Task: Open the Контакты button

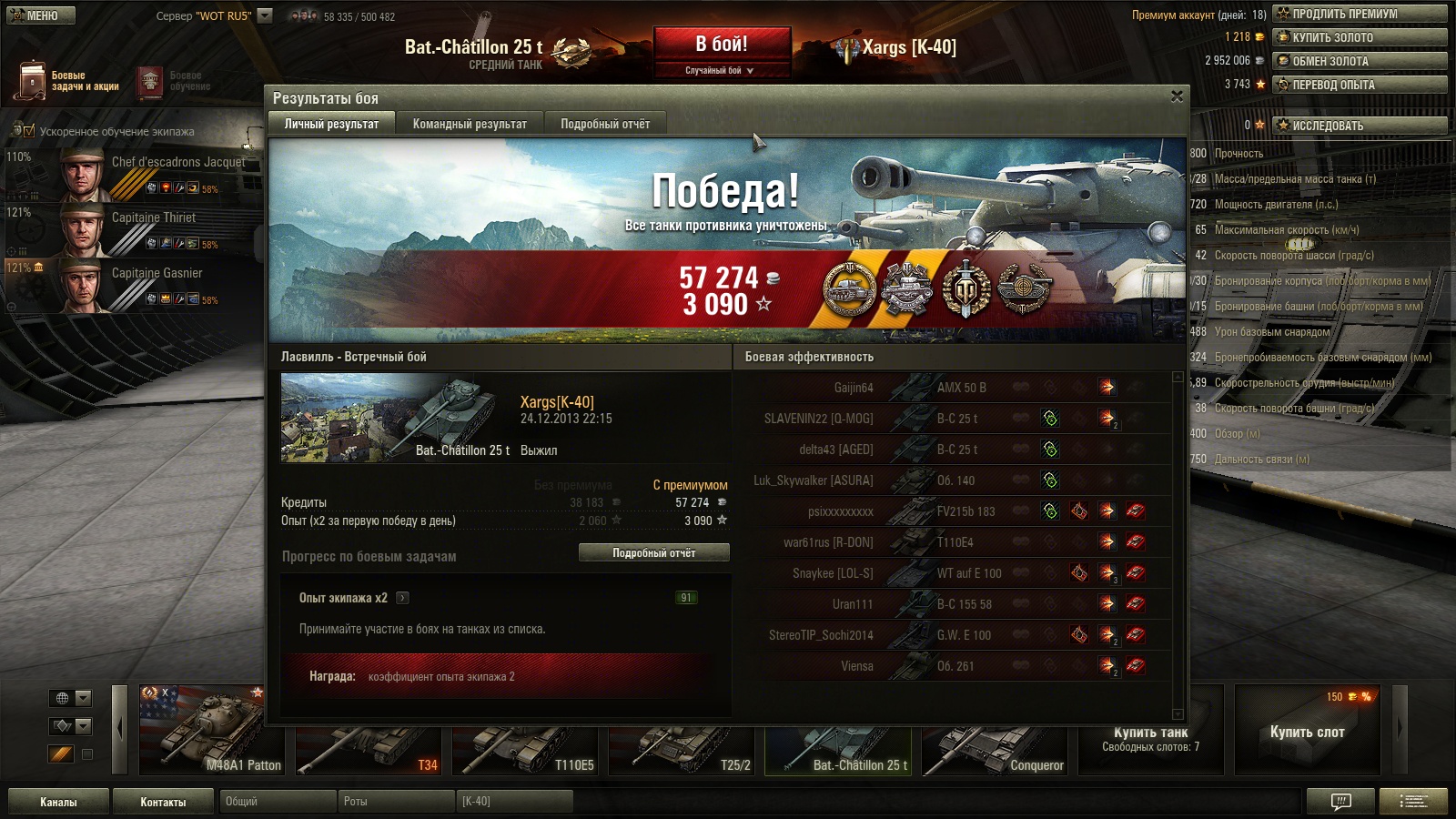Action: pos(163,802)
